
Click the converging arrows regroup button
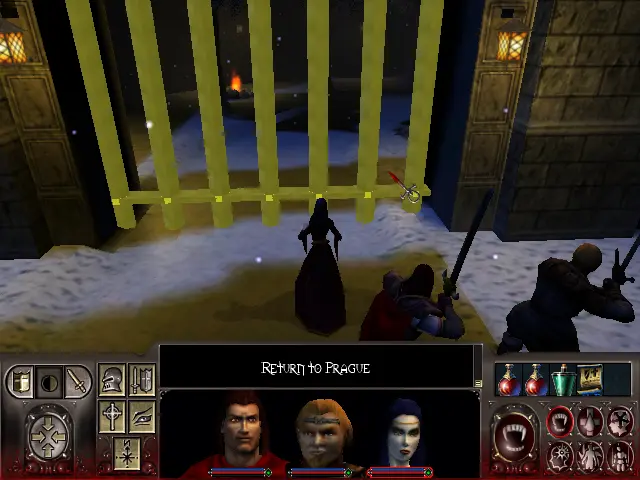49,434
